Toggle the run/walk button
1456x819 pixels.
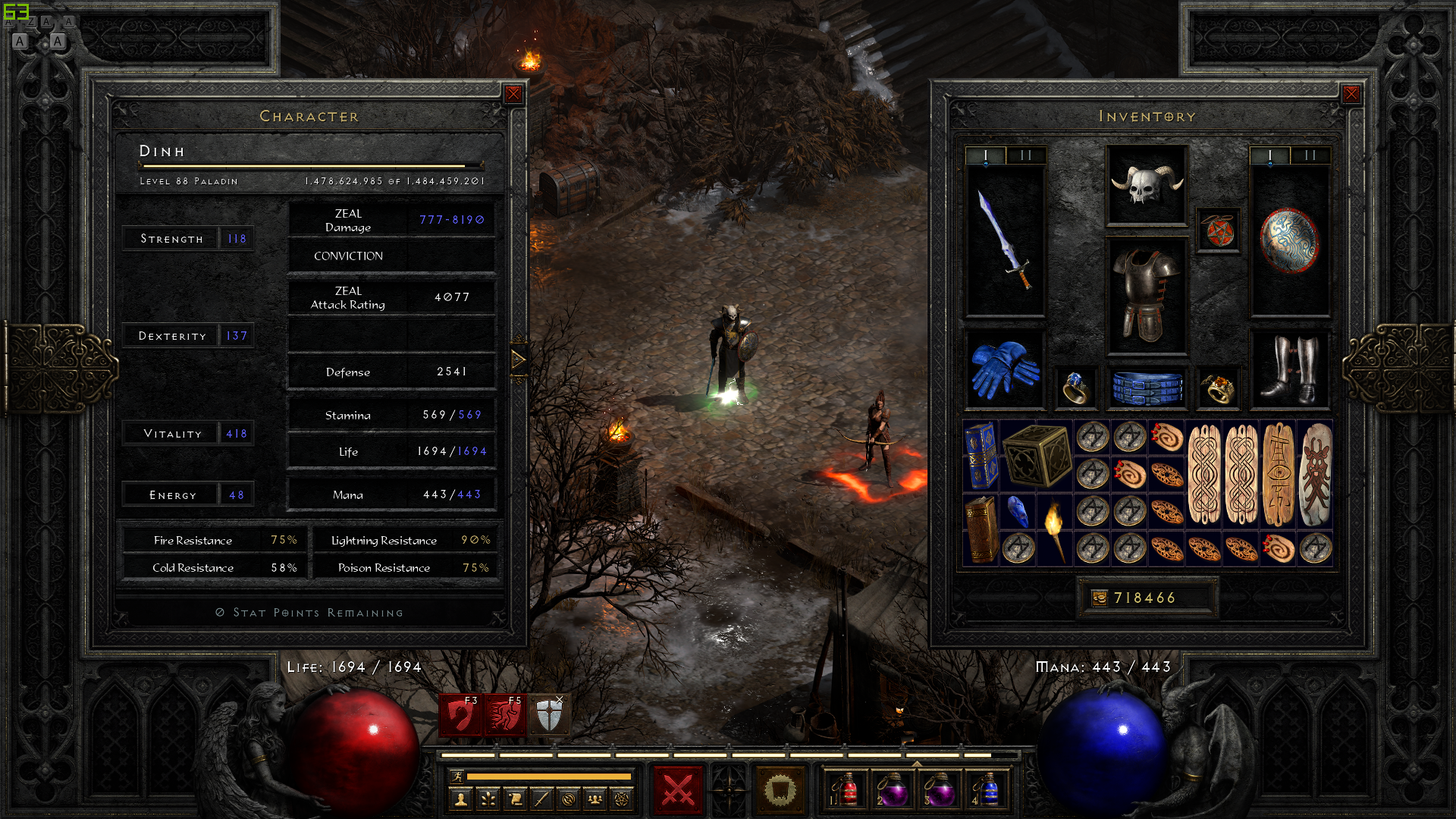point(457,776)
